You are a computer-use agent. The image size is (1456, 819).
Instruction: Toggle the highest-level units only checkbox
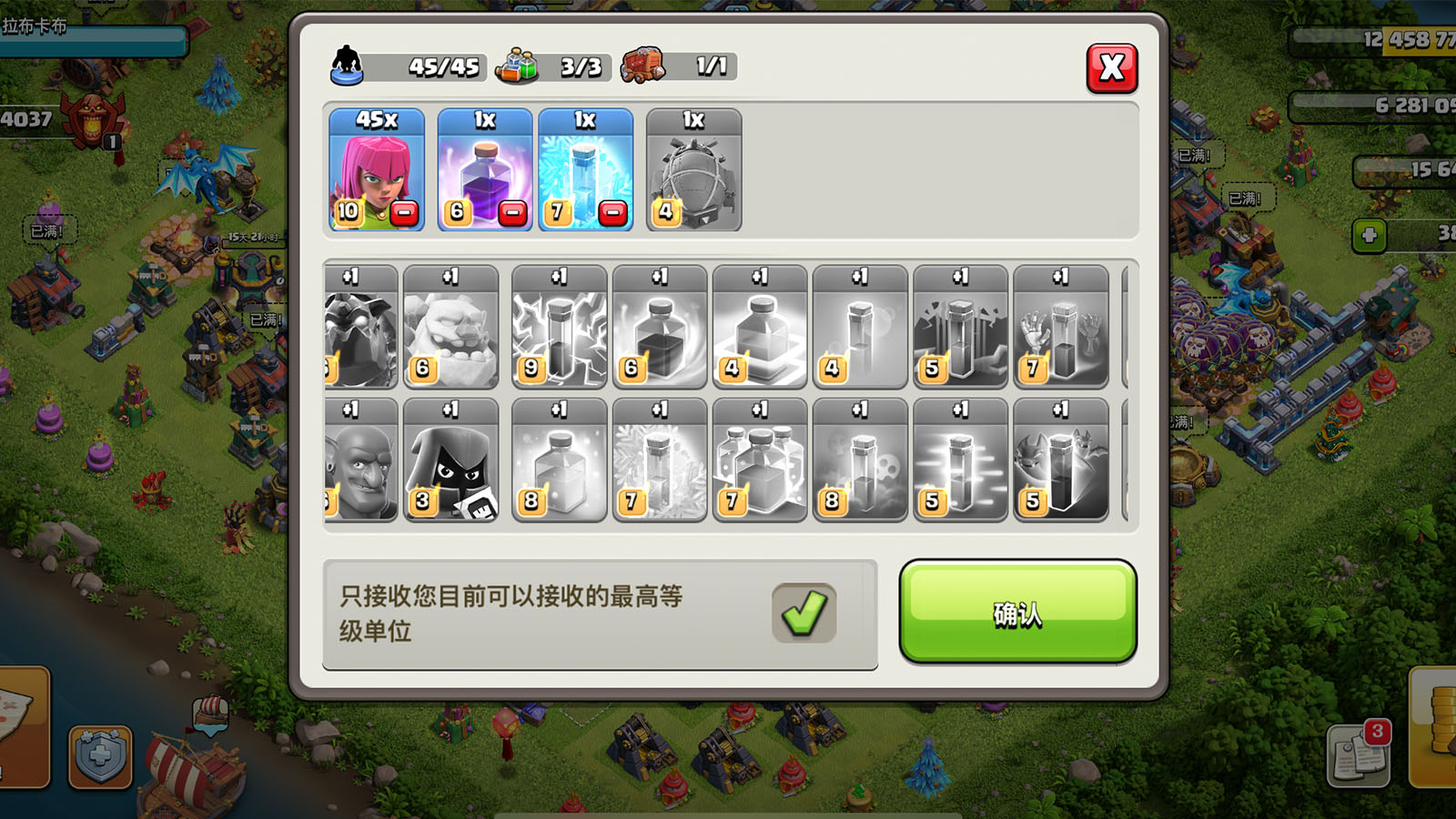click(x=804, y=612)
